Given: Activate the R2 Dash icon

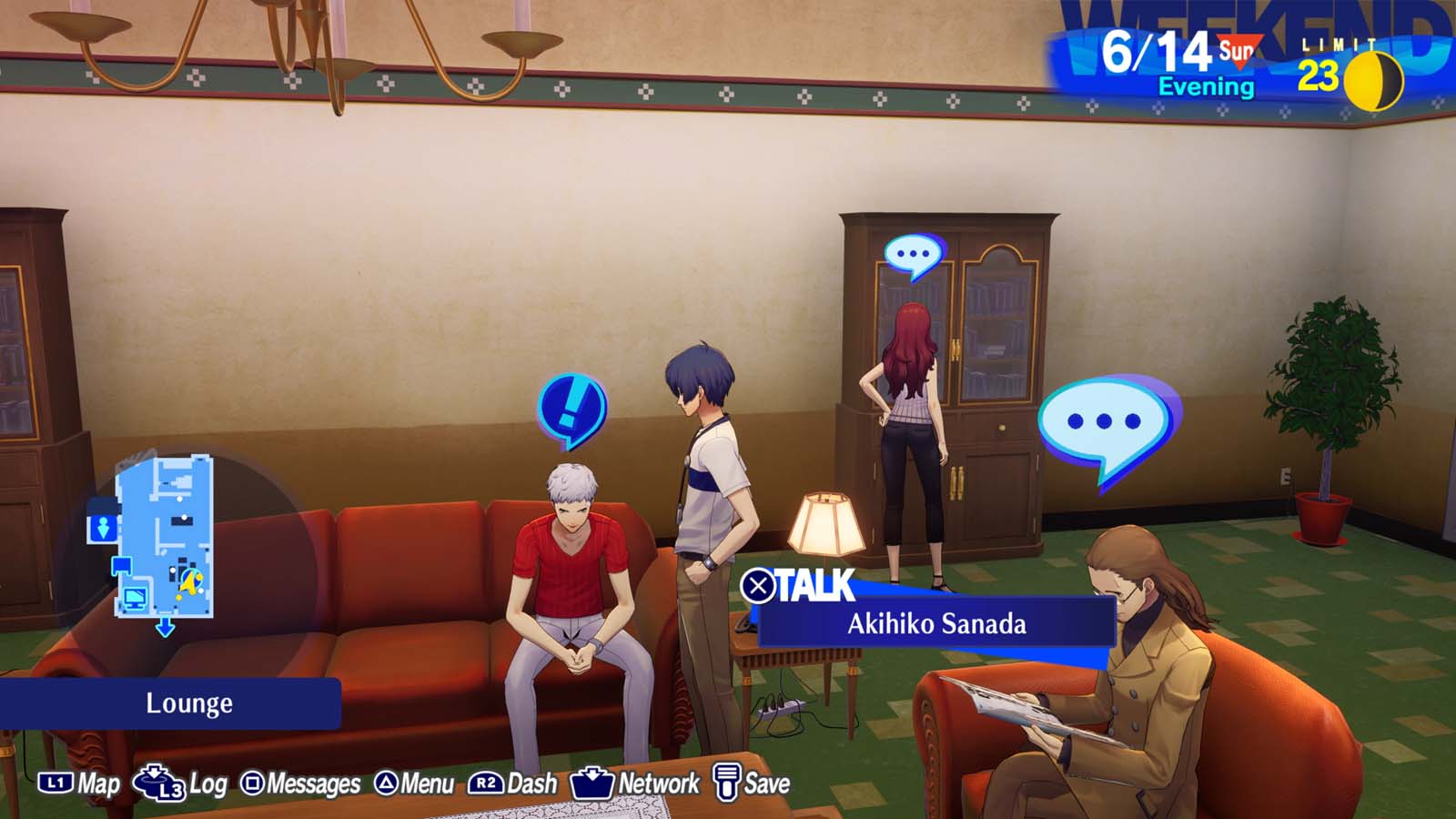Looking at the screenshot, I should coord(486,781).
